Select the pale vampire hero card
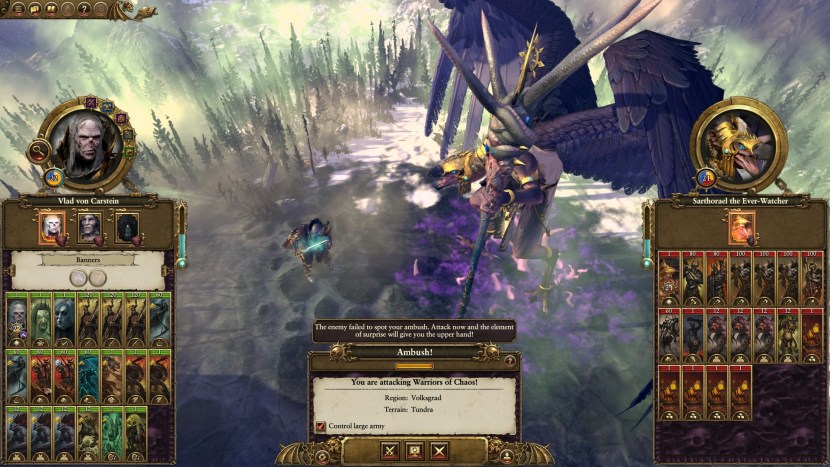The image size is (830, 467). (90, 229)
